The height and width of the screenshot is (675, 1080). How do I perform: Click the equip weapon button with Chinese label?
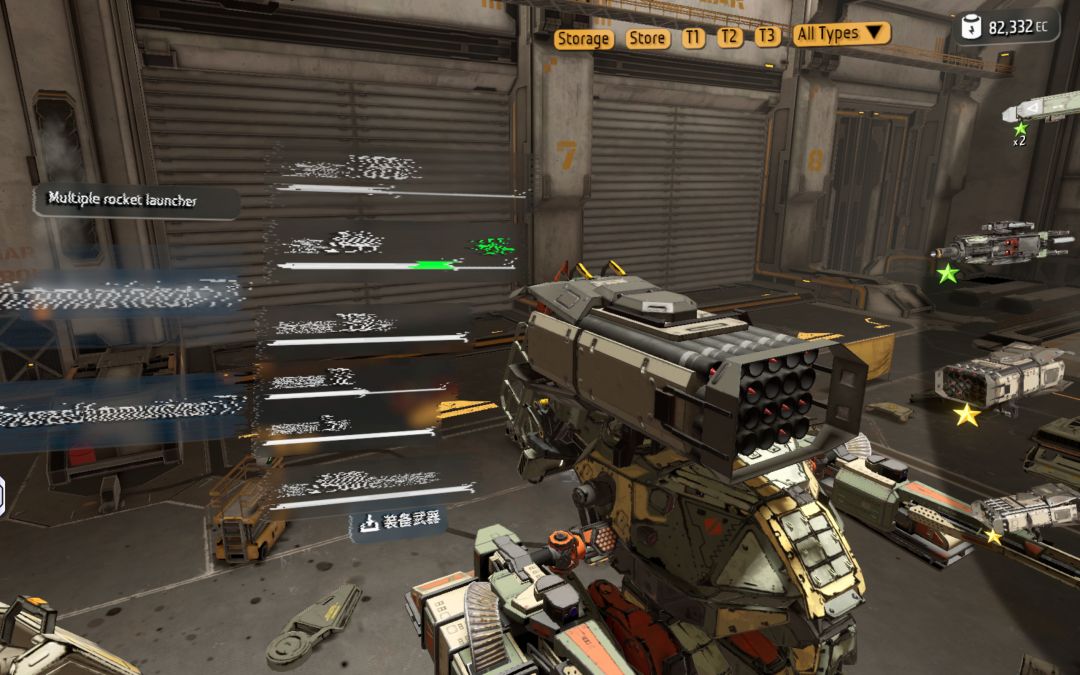(x=398, y=522)
